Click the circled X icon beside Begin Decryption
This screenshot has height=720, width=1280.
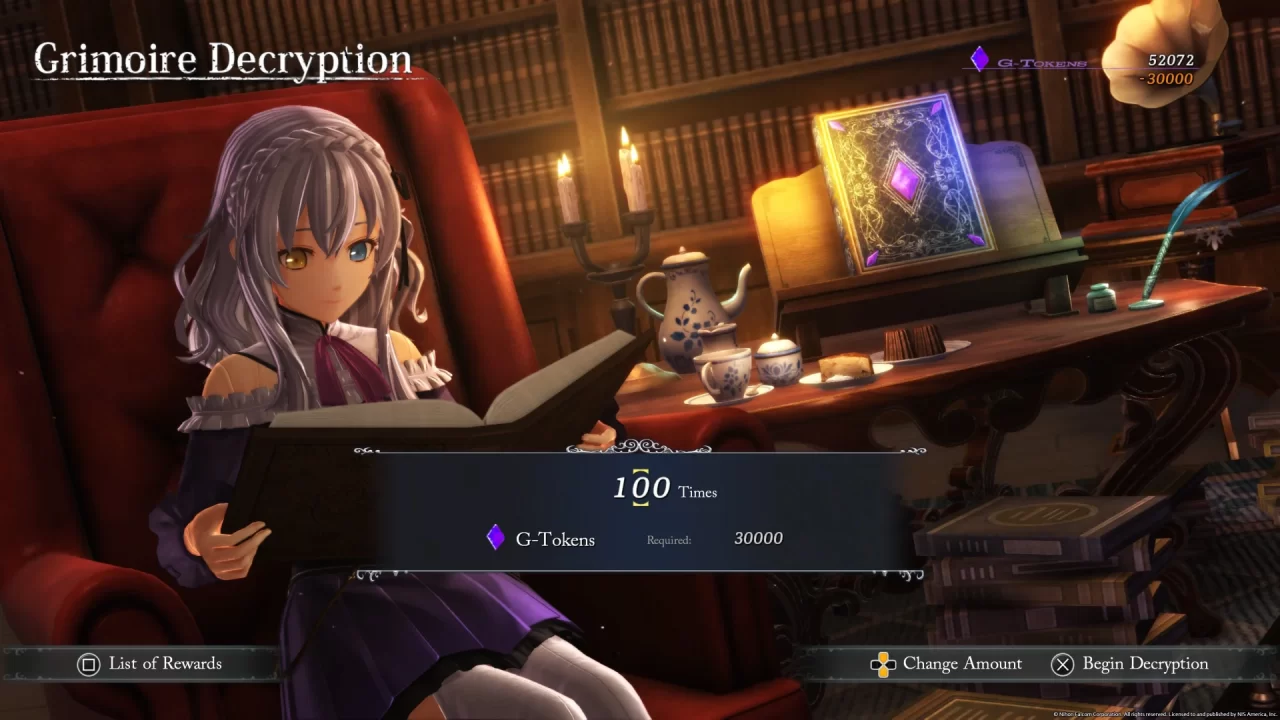coord(1063,663)
